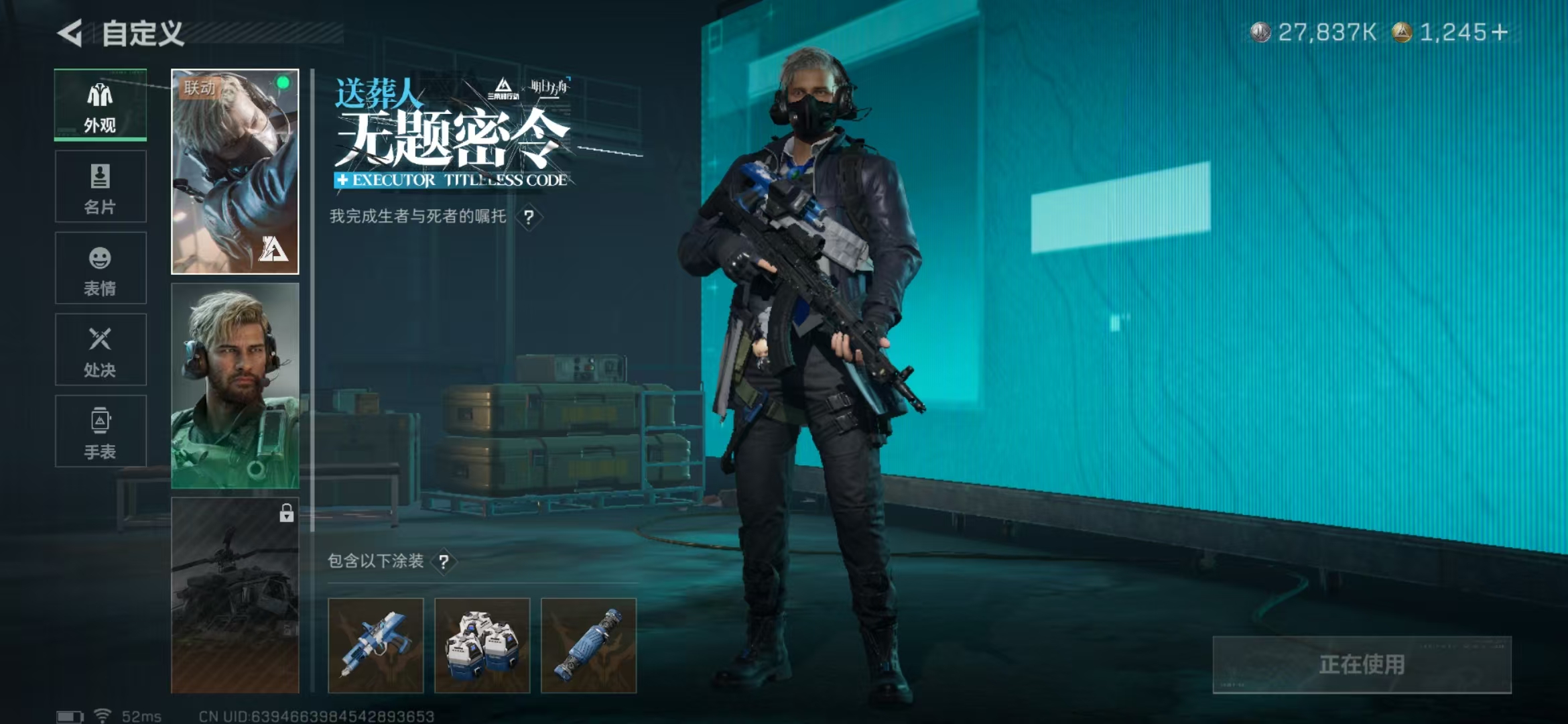Tap the green equipped indicator on 联动 outfit
The image size is (1568, 724).
coord(285,82)
